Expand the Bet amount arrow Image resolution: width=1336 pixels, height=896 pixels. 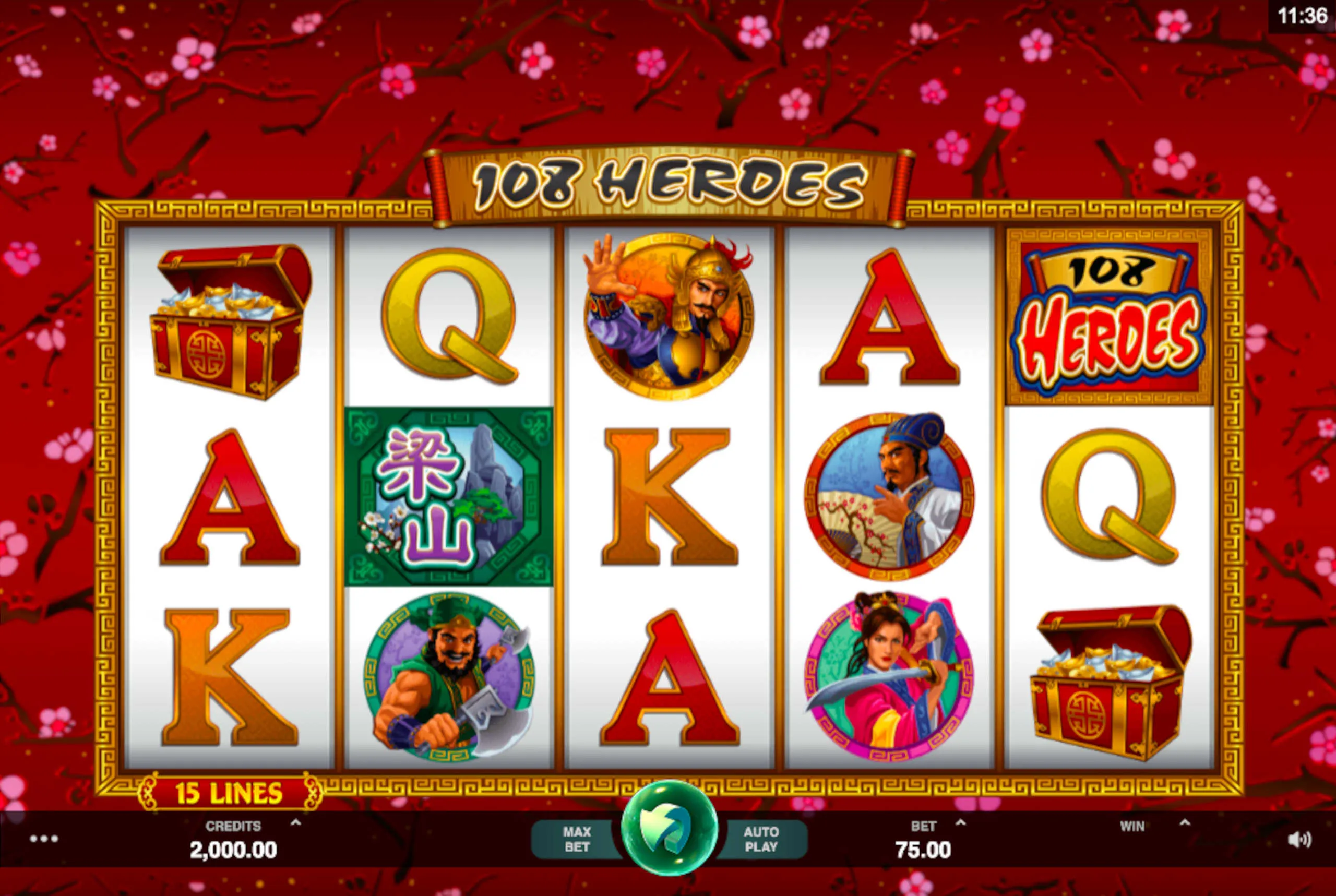tap(961, 823)
